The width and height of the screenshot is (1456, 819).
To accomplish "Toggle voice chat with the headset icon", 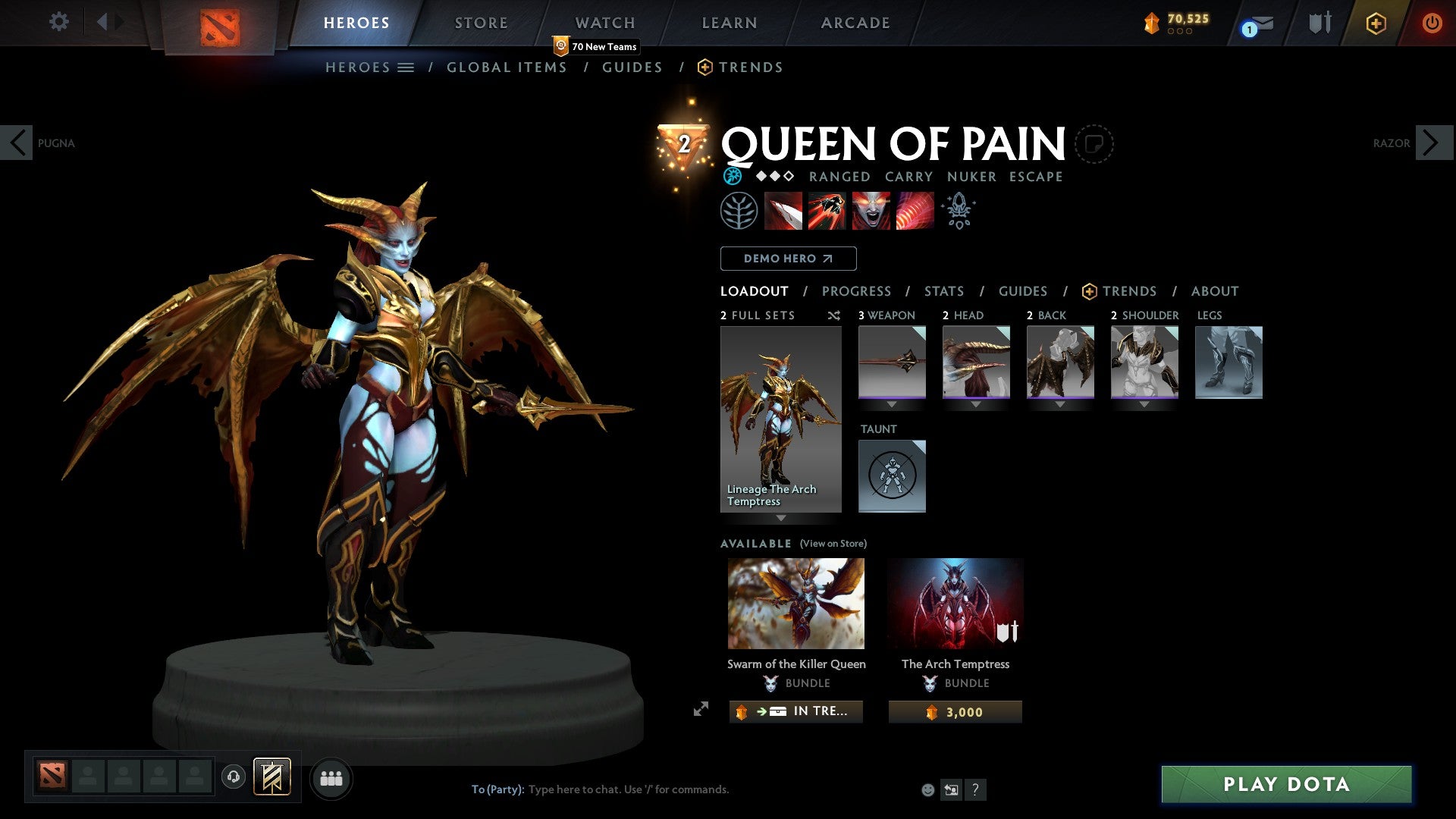I will pyautogui.click(x=234, y=778).
